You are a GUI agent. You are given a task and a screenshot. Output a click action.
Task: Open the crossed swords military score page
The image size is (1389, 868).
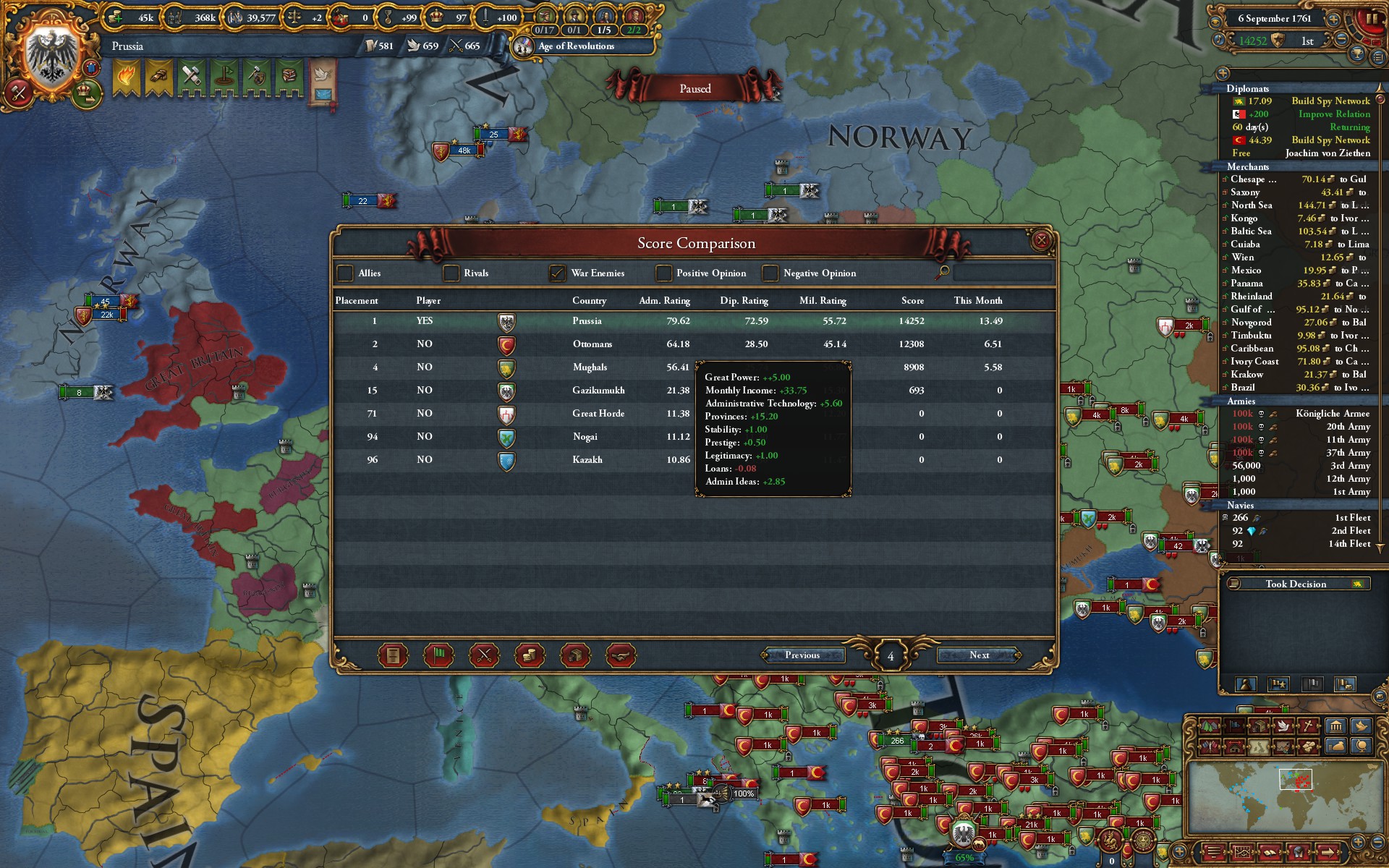pyautogui.click(x=485, y=655)
